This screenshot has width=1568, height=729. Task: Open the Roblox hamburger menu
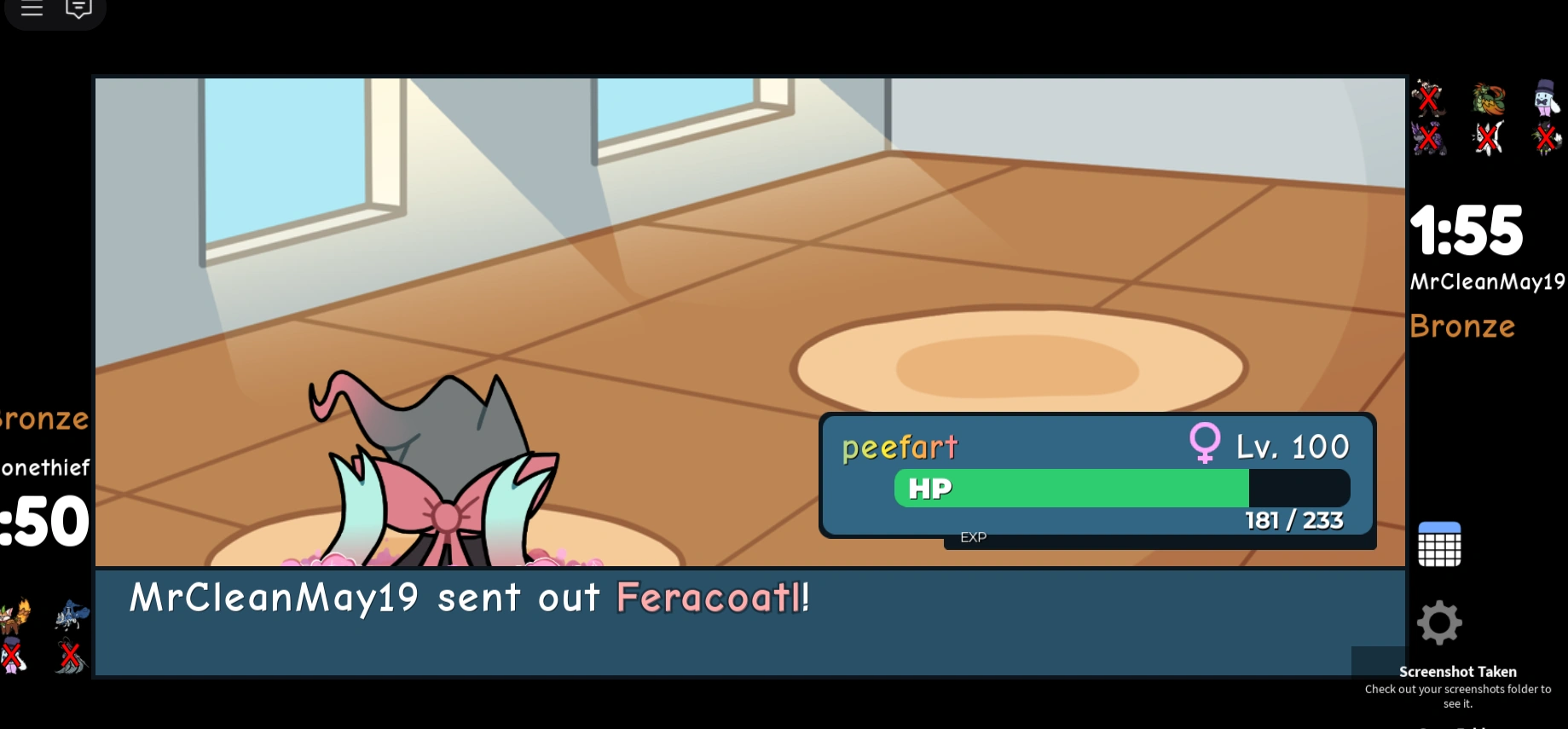(x=32, y=7)
